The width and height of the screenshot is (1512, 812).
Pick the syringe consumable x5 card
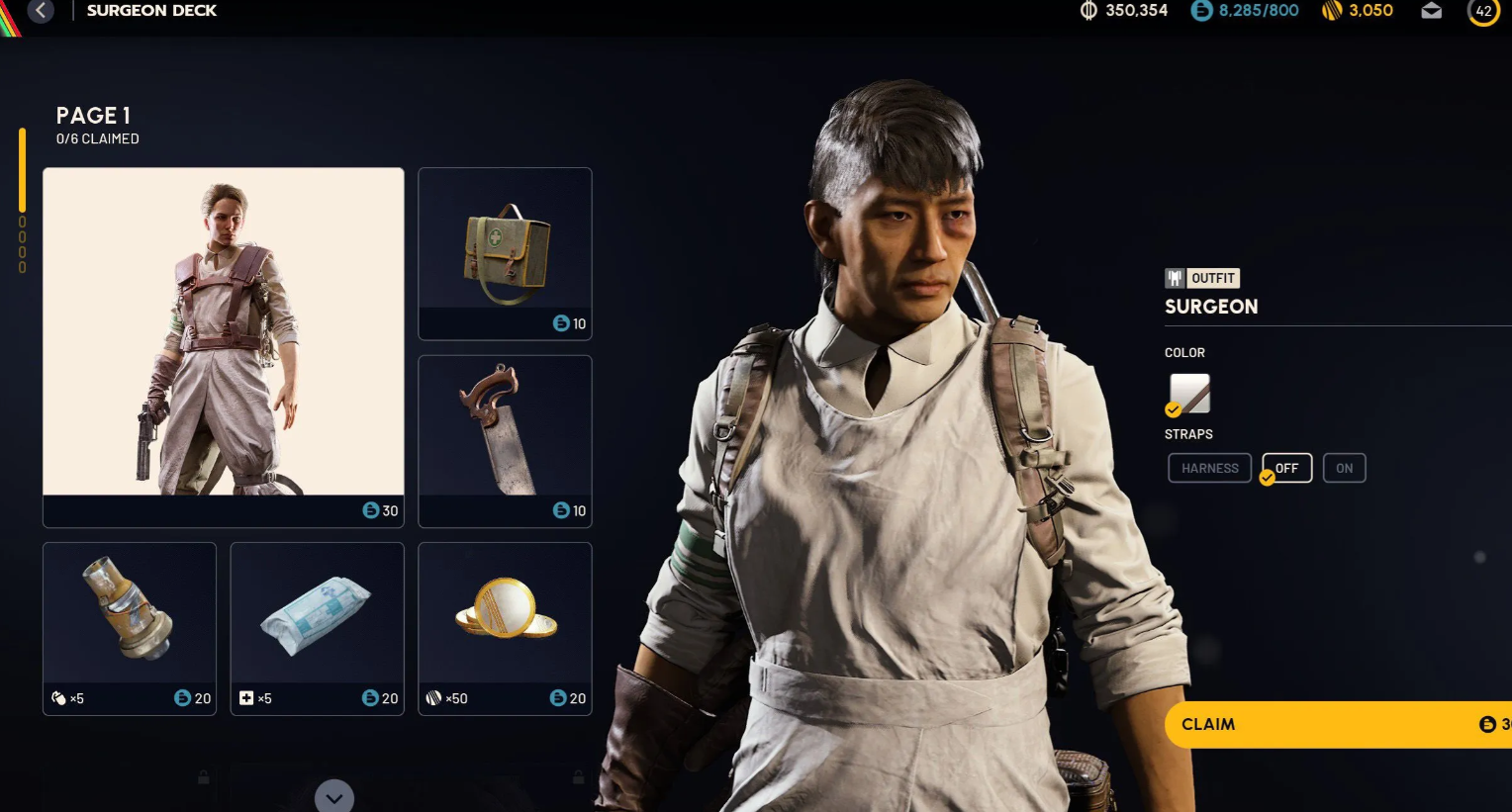click(130, 627)
